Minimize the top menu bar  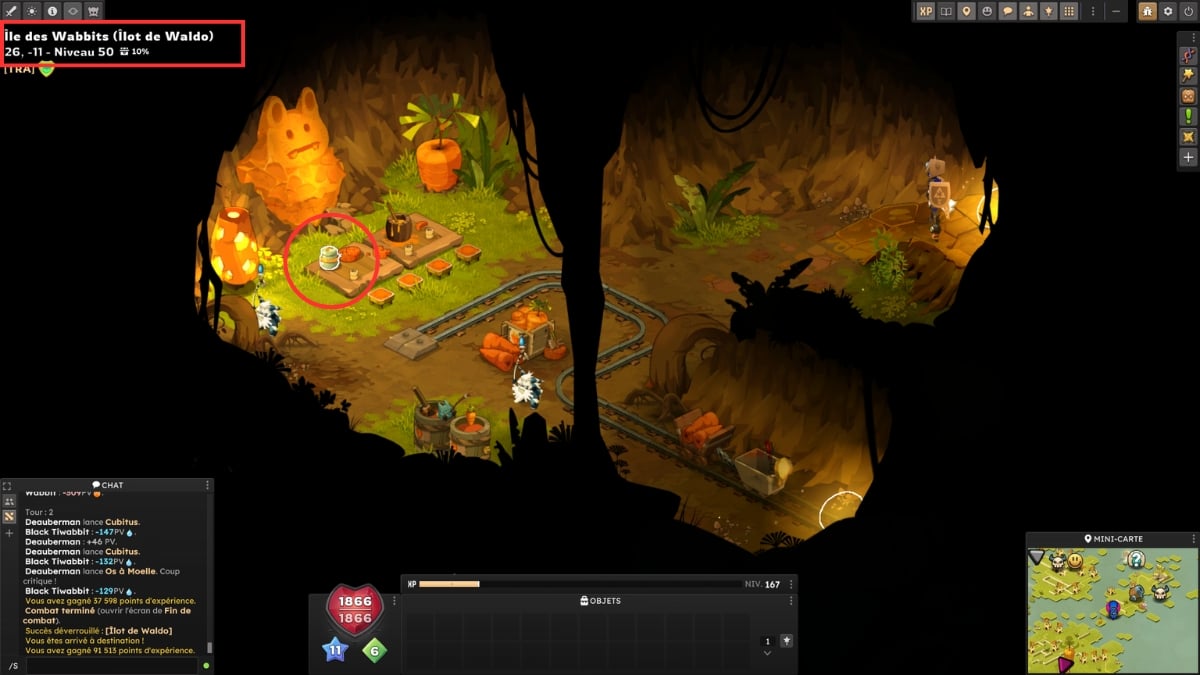(x=1117, y=11)
